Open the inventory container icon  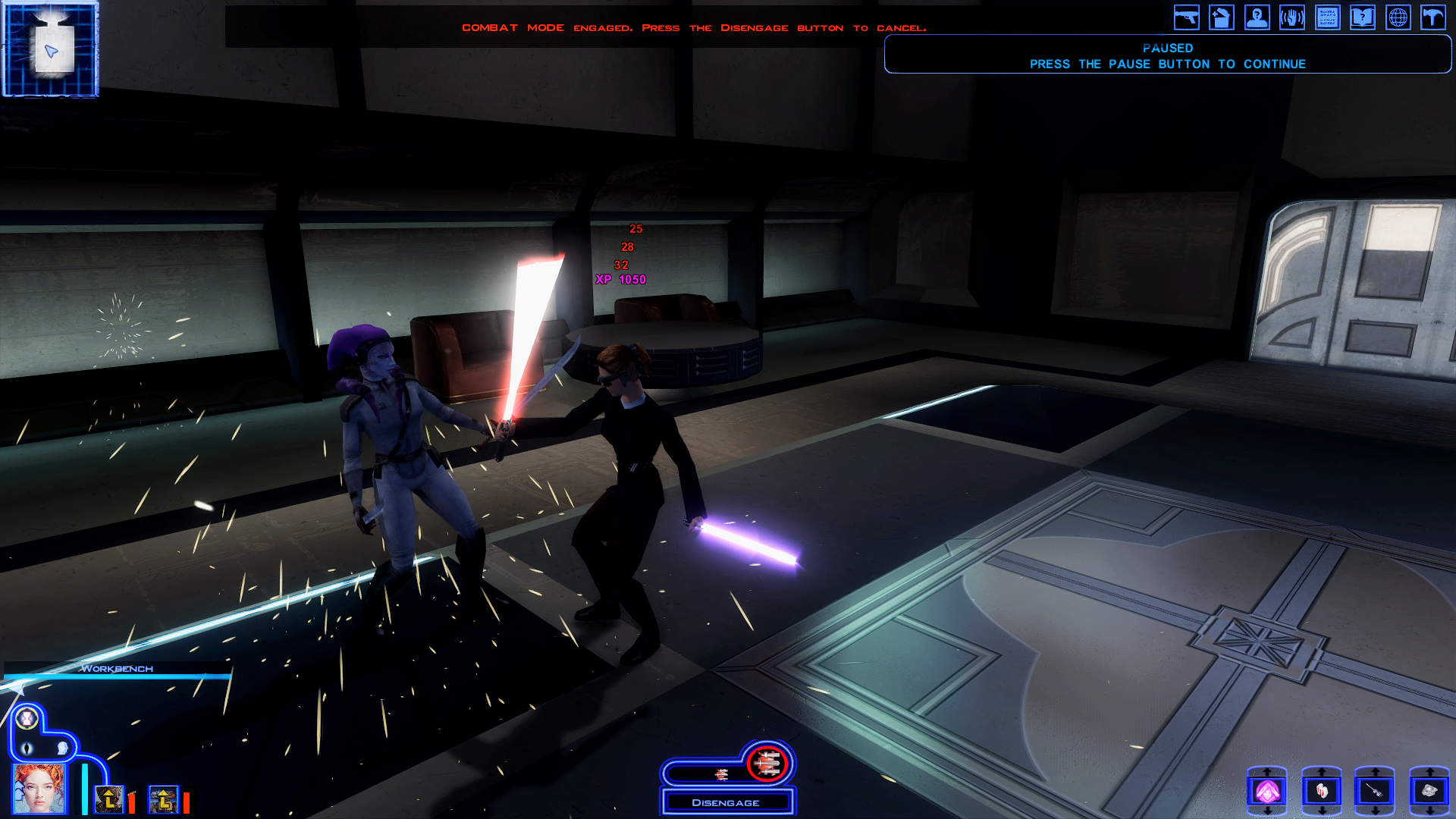(1222, 17)
